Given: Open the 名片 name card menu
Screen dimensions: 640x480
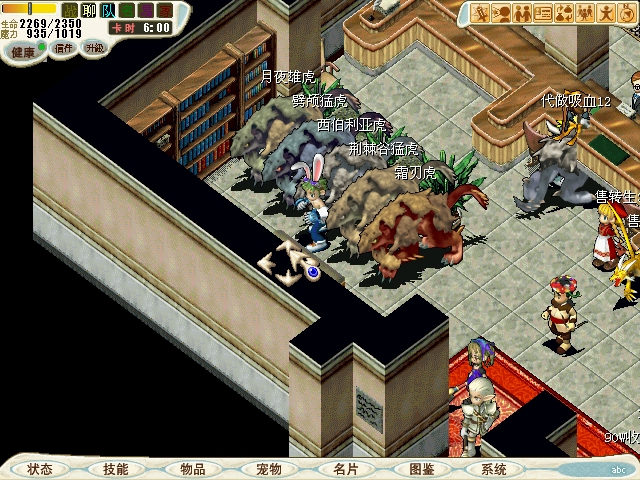Looking at the screenshot, I should tap(345, 469).
